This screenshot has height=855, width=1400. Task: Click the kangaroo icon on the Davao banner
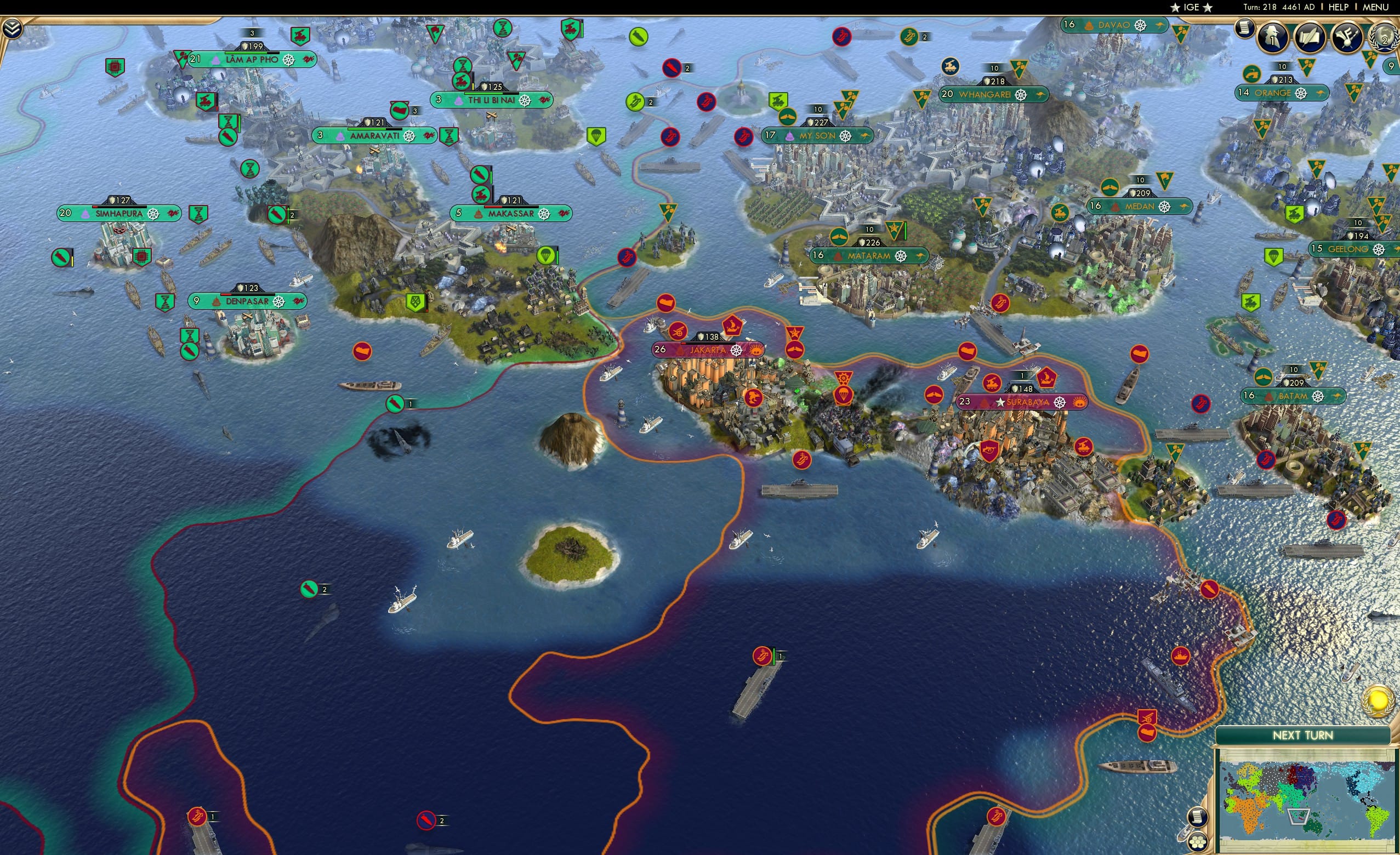[x=1160, y=26]
